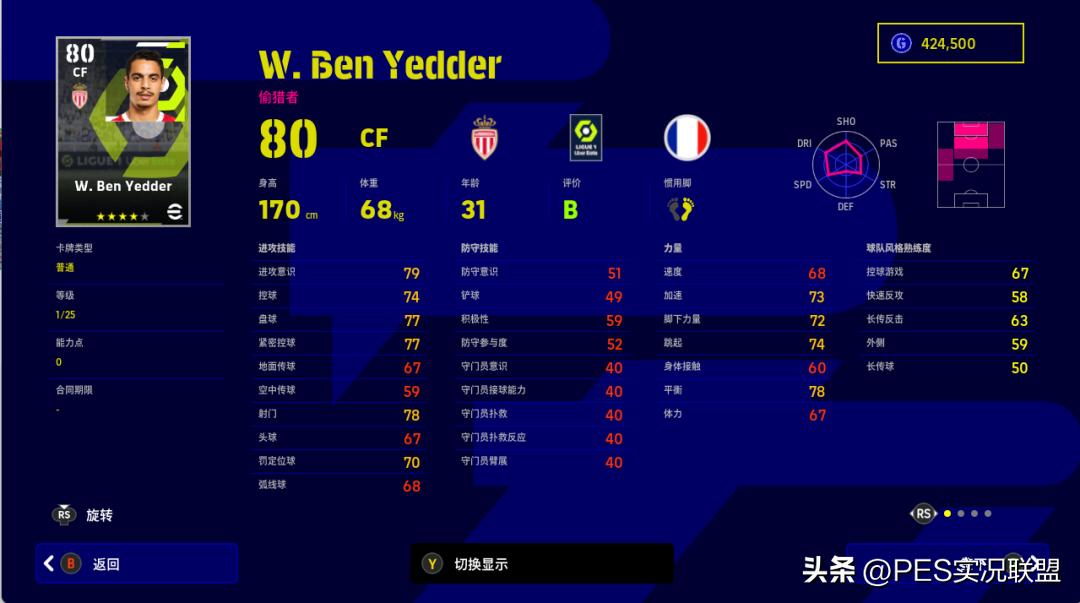
Task: Click the 返回 back button
Action: point(137,564)
